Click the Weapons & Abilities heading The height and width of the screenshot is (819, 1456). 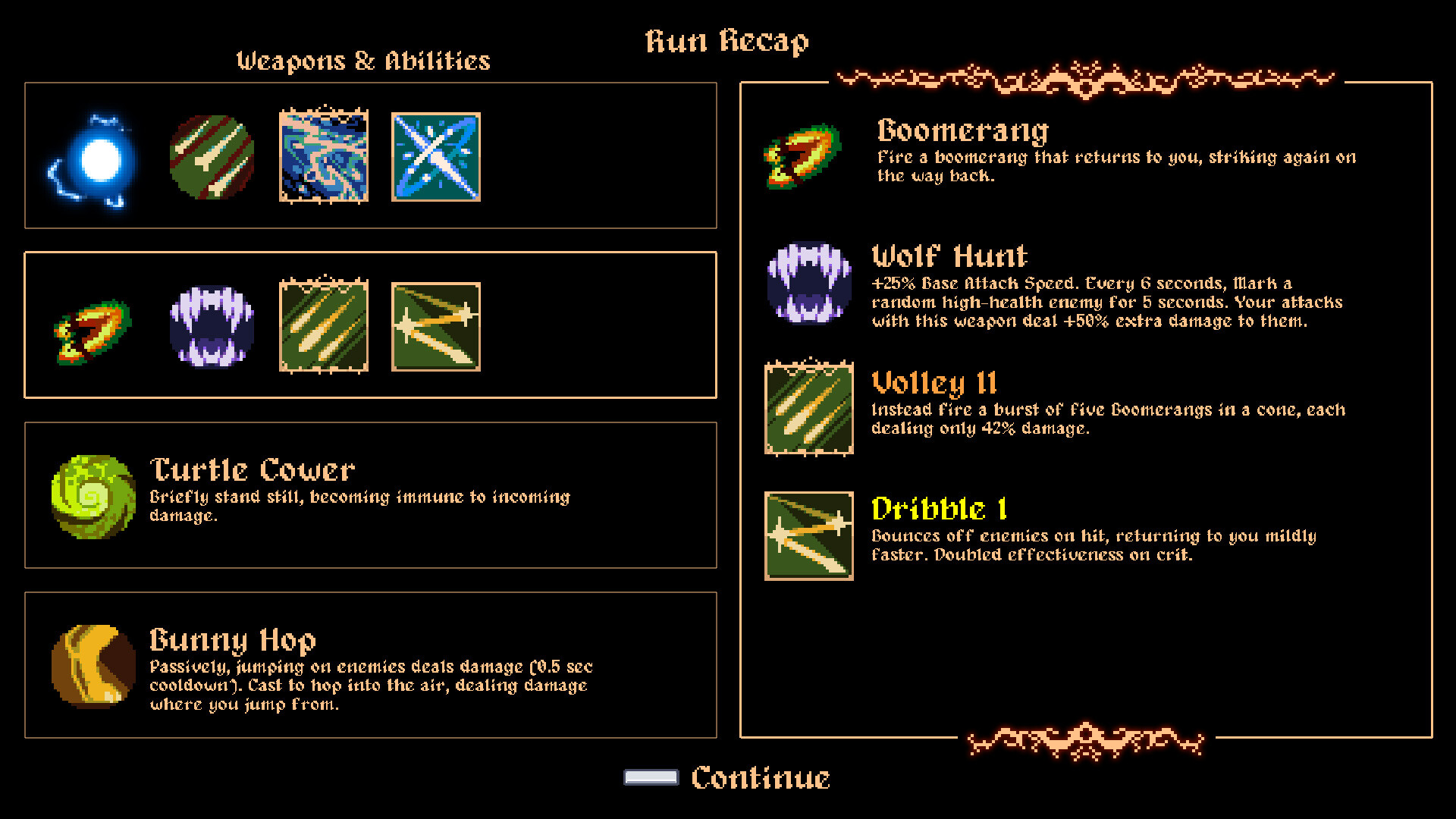tap(364, 61)
